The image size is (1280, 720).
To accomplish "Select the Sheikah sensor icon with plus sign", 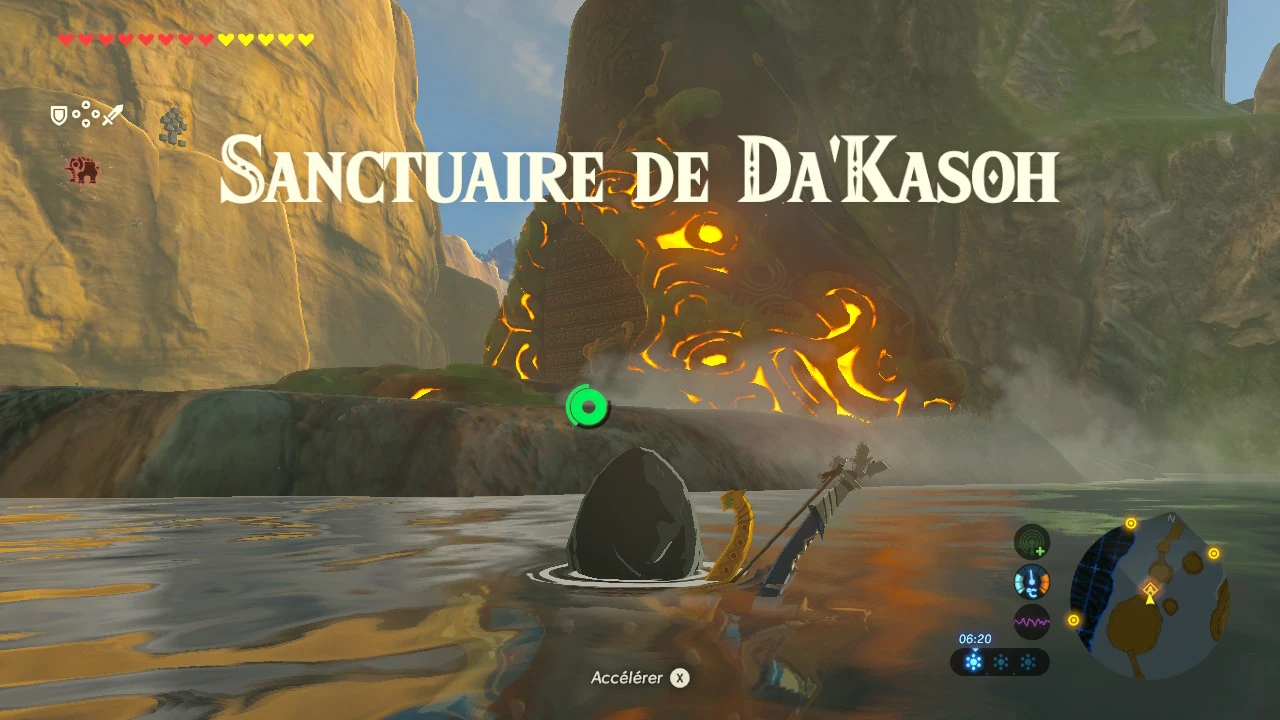I will tap(1031, 542).
